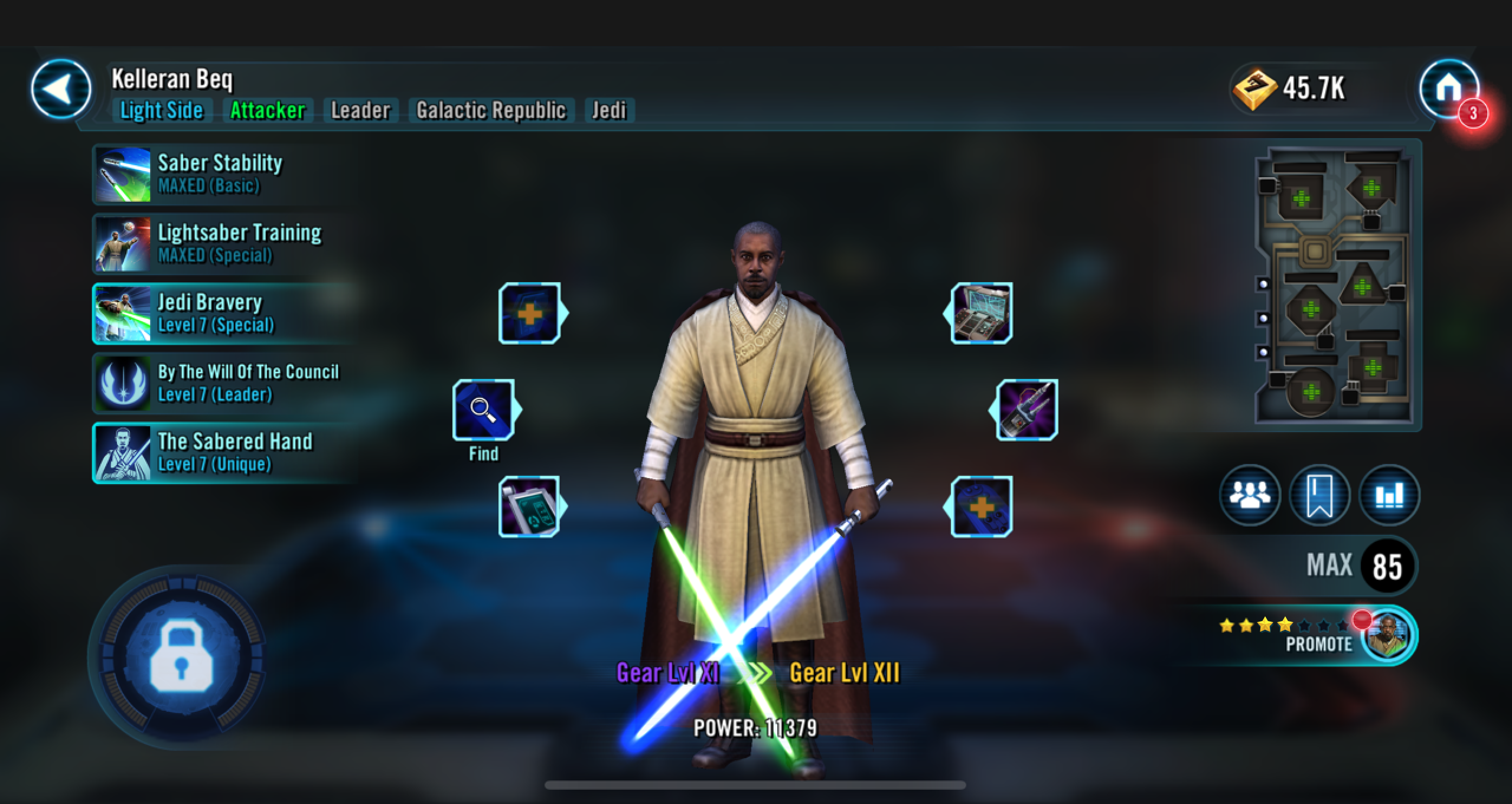Viewport: 1512px width, 804px height.
Task: Click the bookmark icon button
Action: tap(1319, 495)
